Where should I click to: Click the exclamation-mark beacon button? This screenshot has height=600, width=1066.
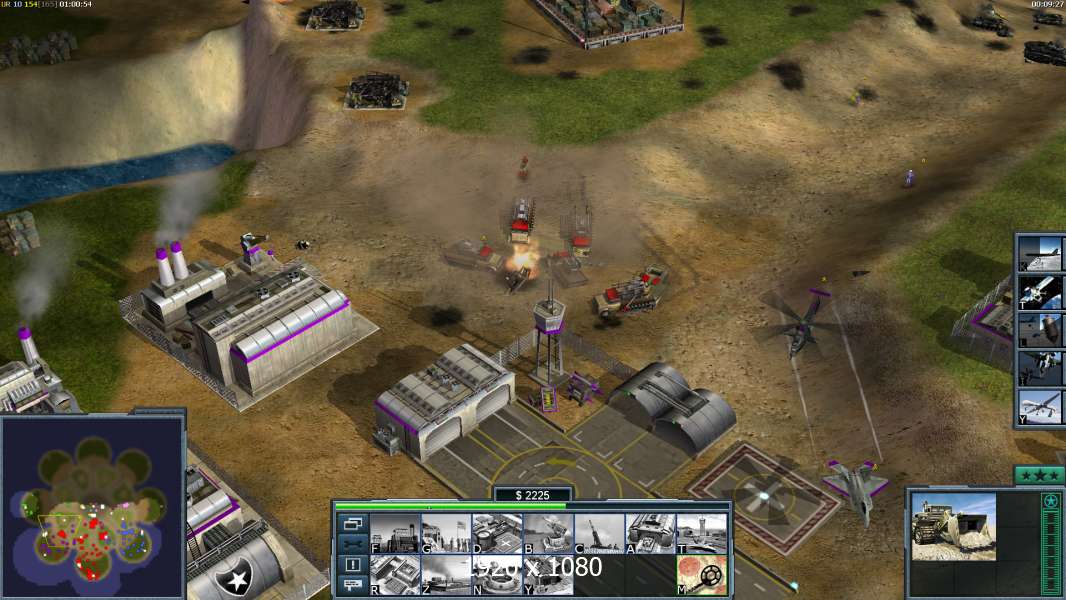pyautogui.click(x=353, y=565)
